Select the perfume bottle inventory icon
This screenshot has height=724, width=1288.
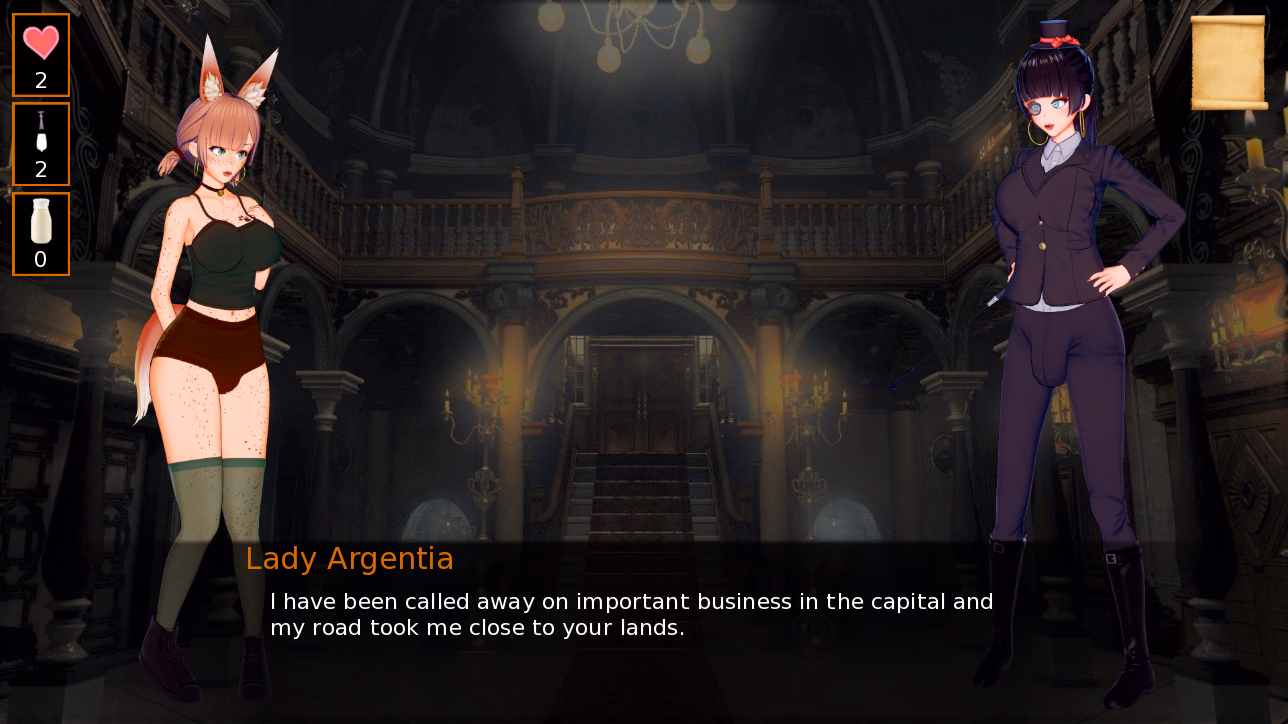point(40,133)
